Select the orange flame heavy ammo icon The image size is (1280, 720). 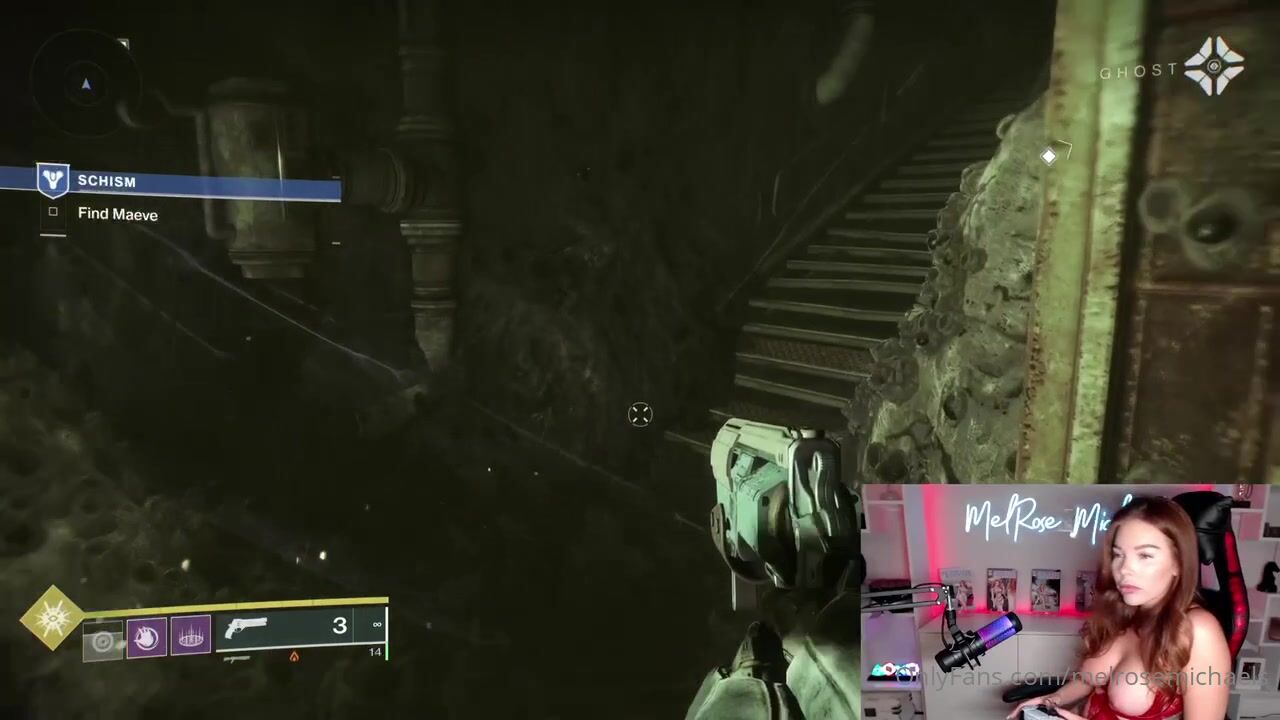(293, 656)
